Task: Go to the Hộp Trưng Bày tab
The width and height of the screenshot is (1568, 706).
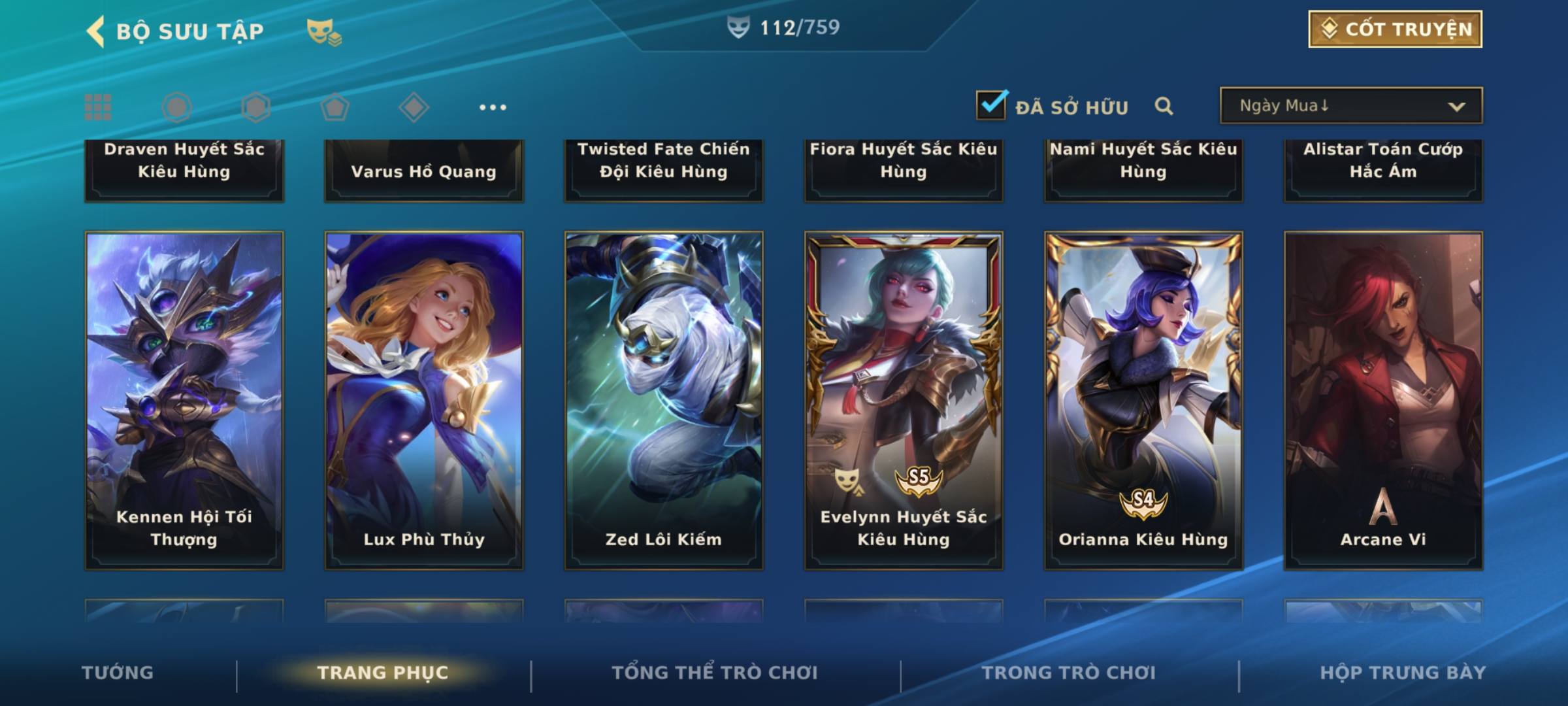Action: coord(1403,673)
